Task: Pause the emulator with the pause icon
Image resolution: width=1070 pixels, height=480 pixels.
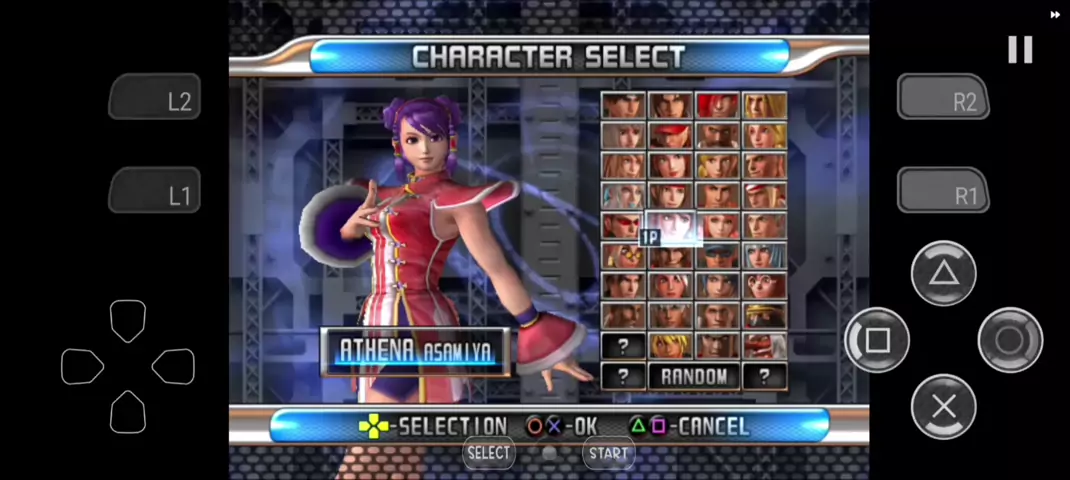Action: tap(1020, 49)
